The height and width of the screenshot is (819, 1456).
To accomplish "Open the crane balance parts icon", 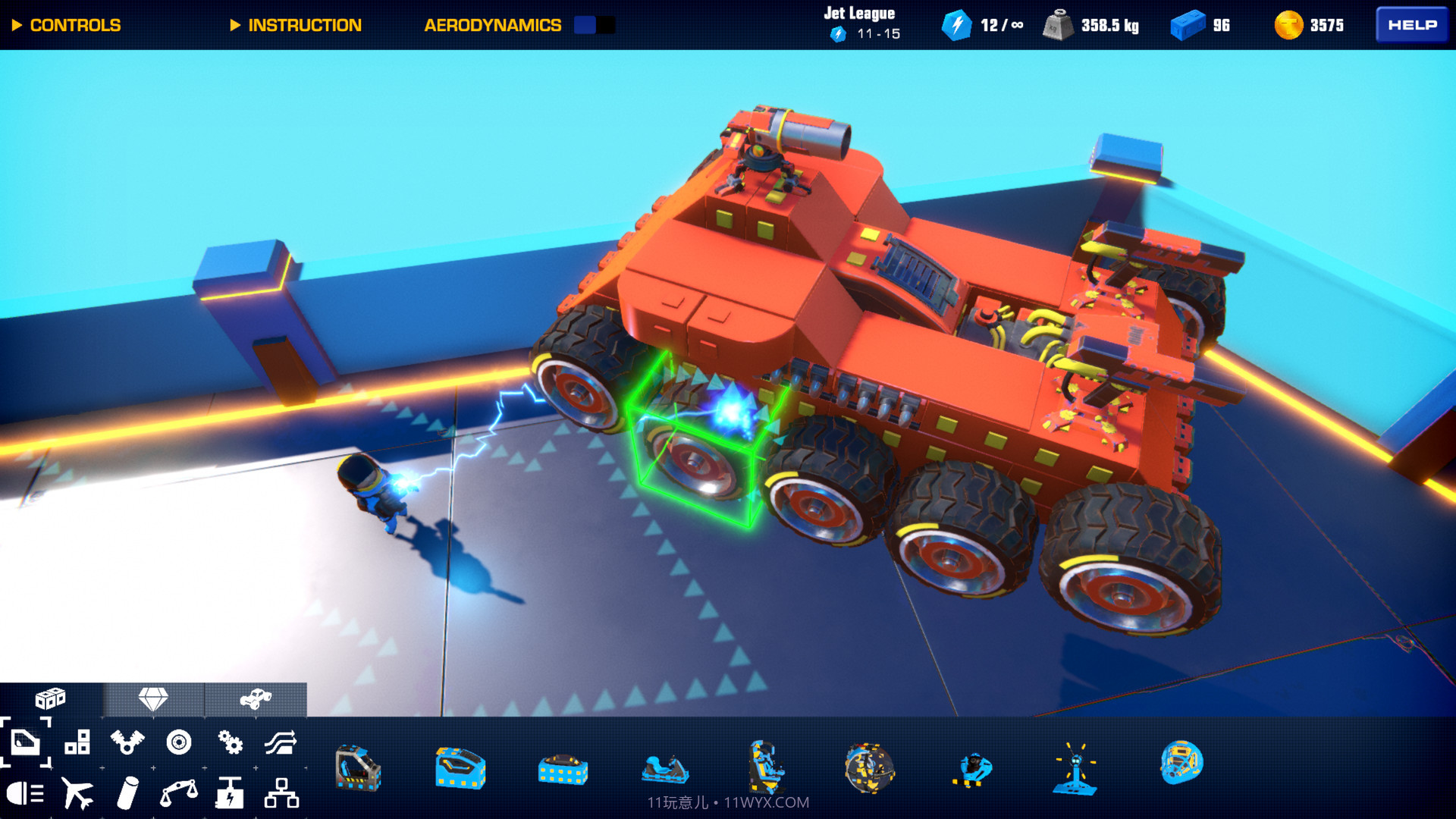I will point(179,793).
